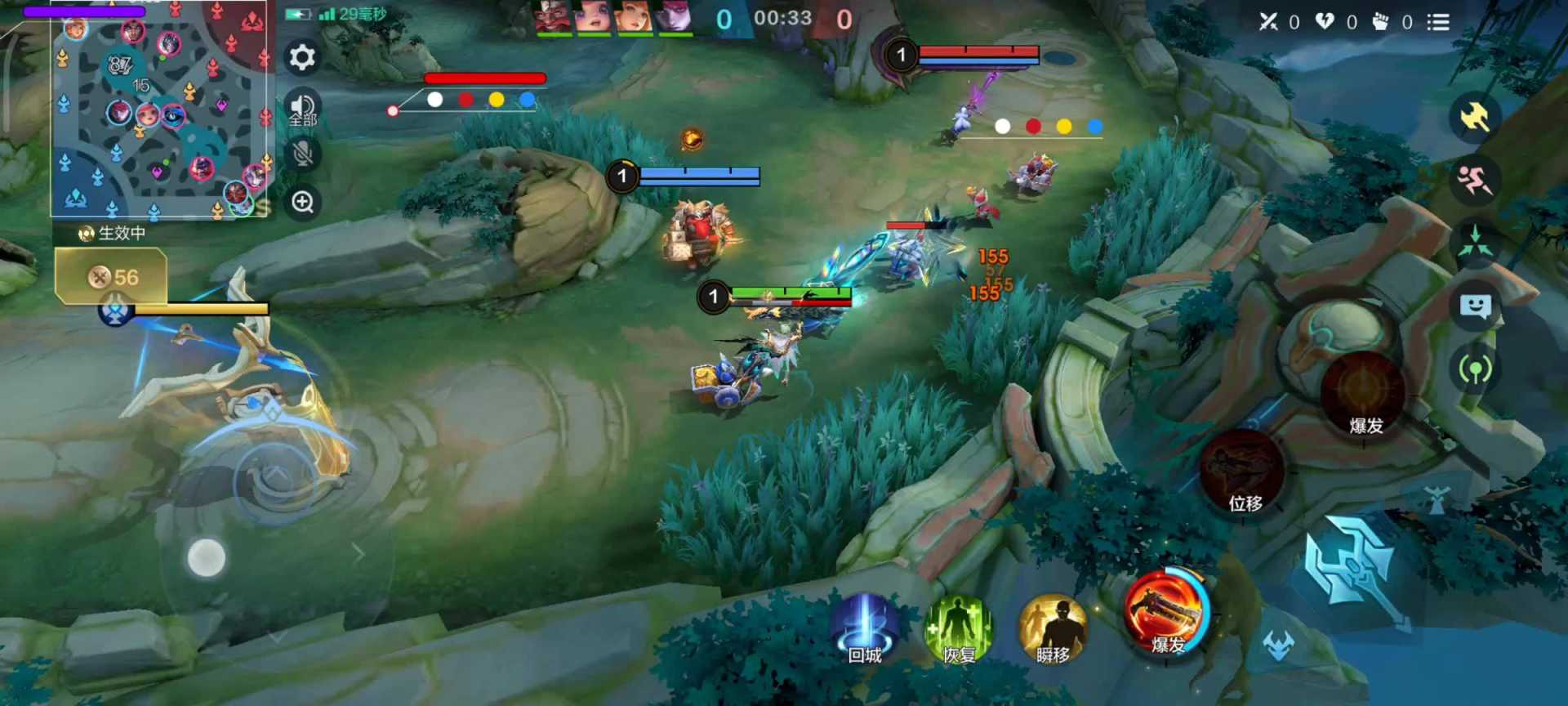Send the yellow attack signal
The width and height of the screenshot is (1568, 706).
(x=1475, y=118)
